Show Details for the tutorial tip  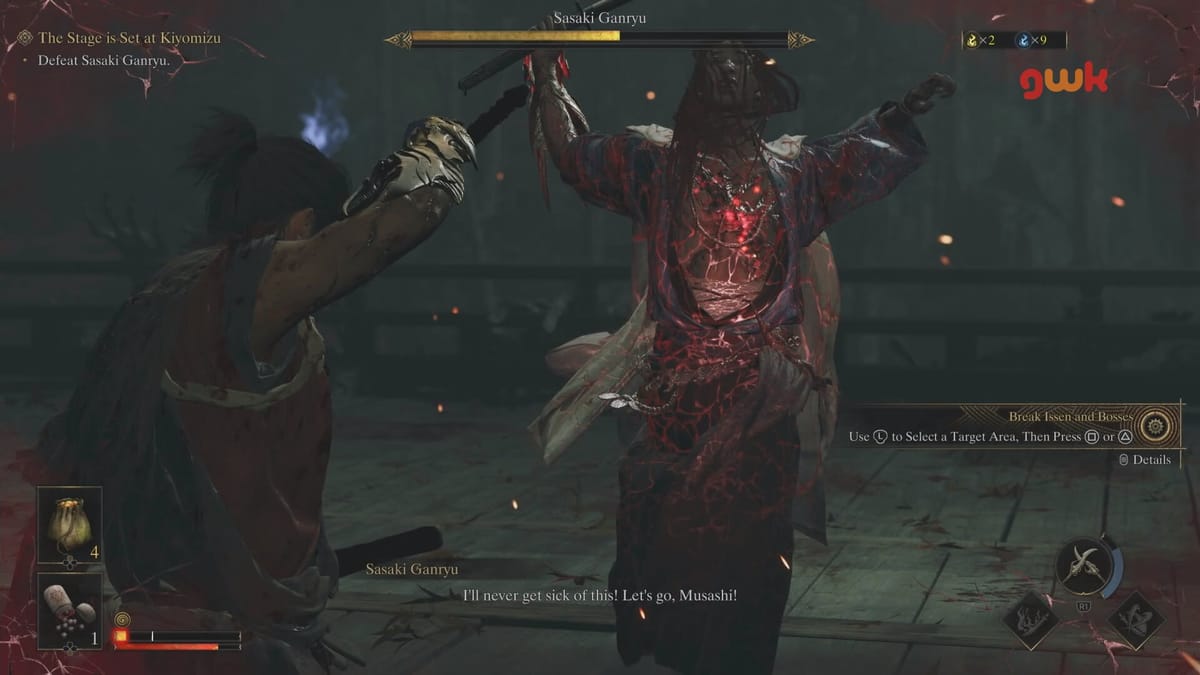1144,460
